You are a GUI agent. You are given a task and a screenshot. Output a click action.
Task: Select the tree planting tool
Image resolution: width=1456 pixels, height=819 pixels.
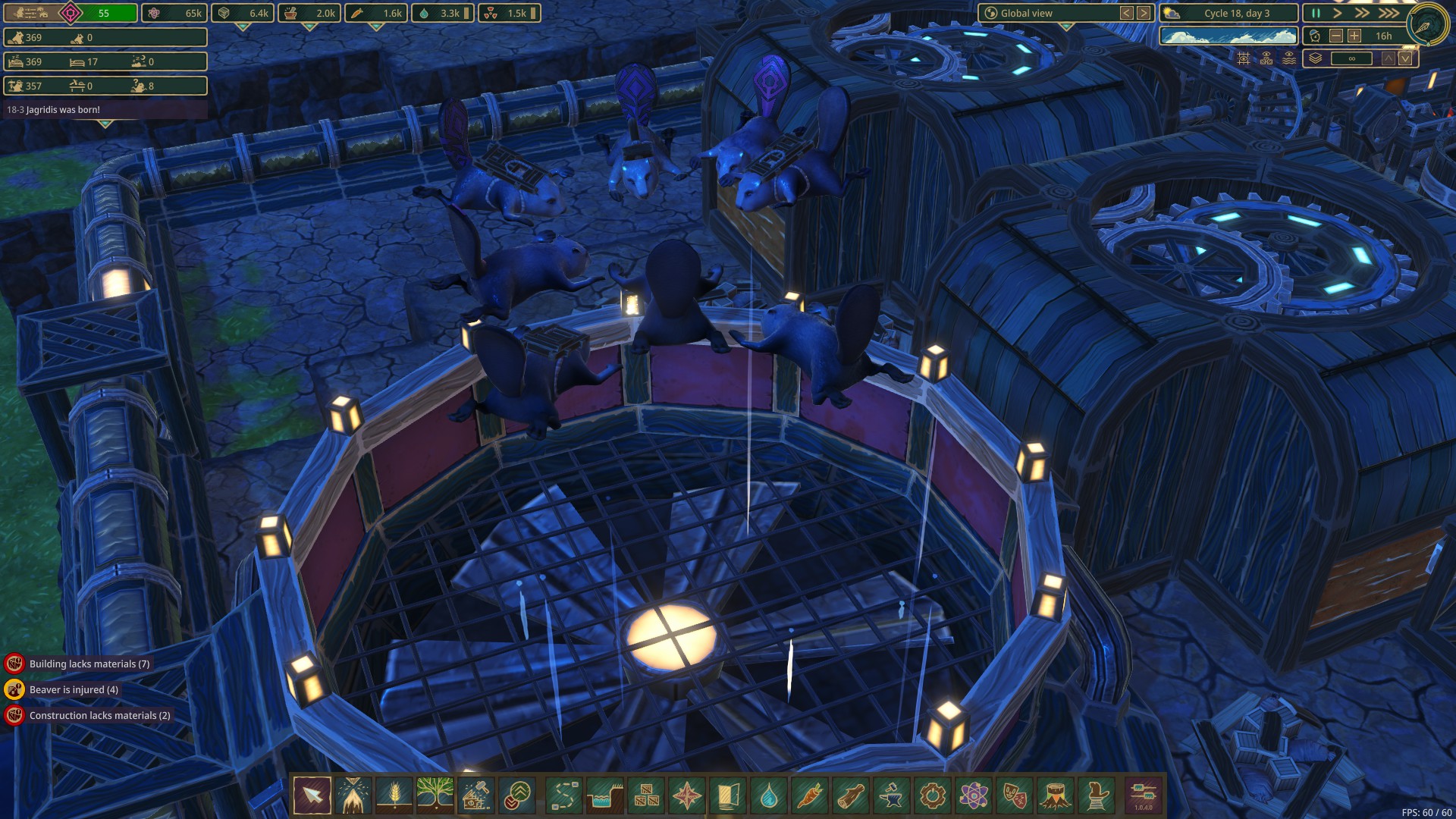point(435,795)
